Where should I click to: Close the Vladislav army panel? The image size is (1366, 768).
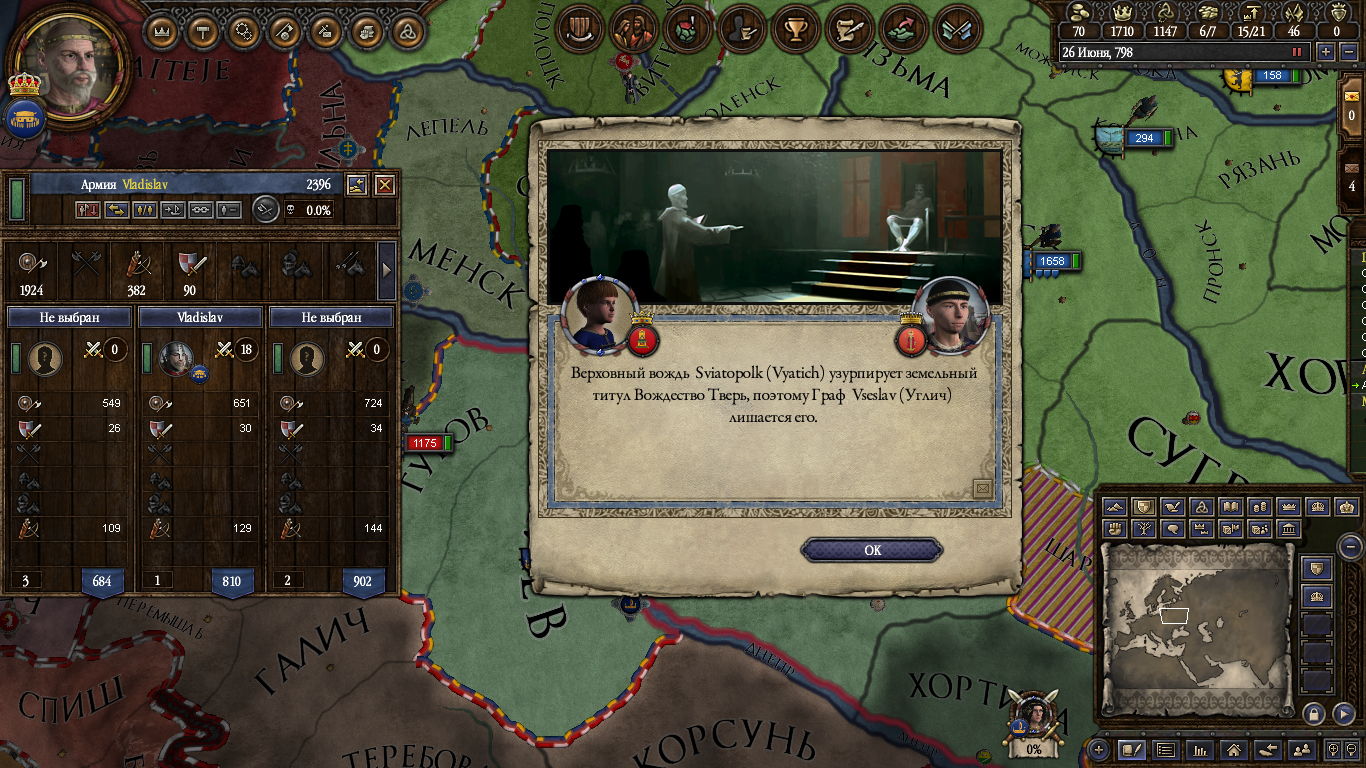[x=385, y=185]
